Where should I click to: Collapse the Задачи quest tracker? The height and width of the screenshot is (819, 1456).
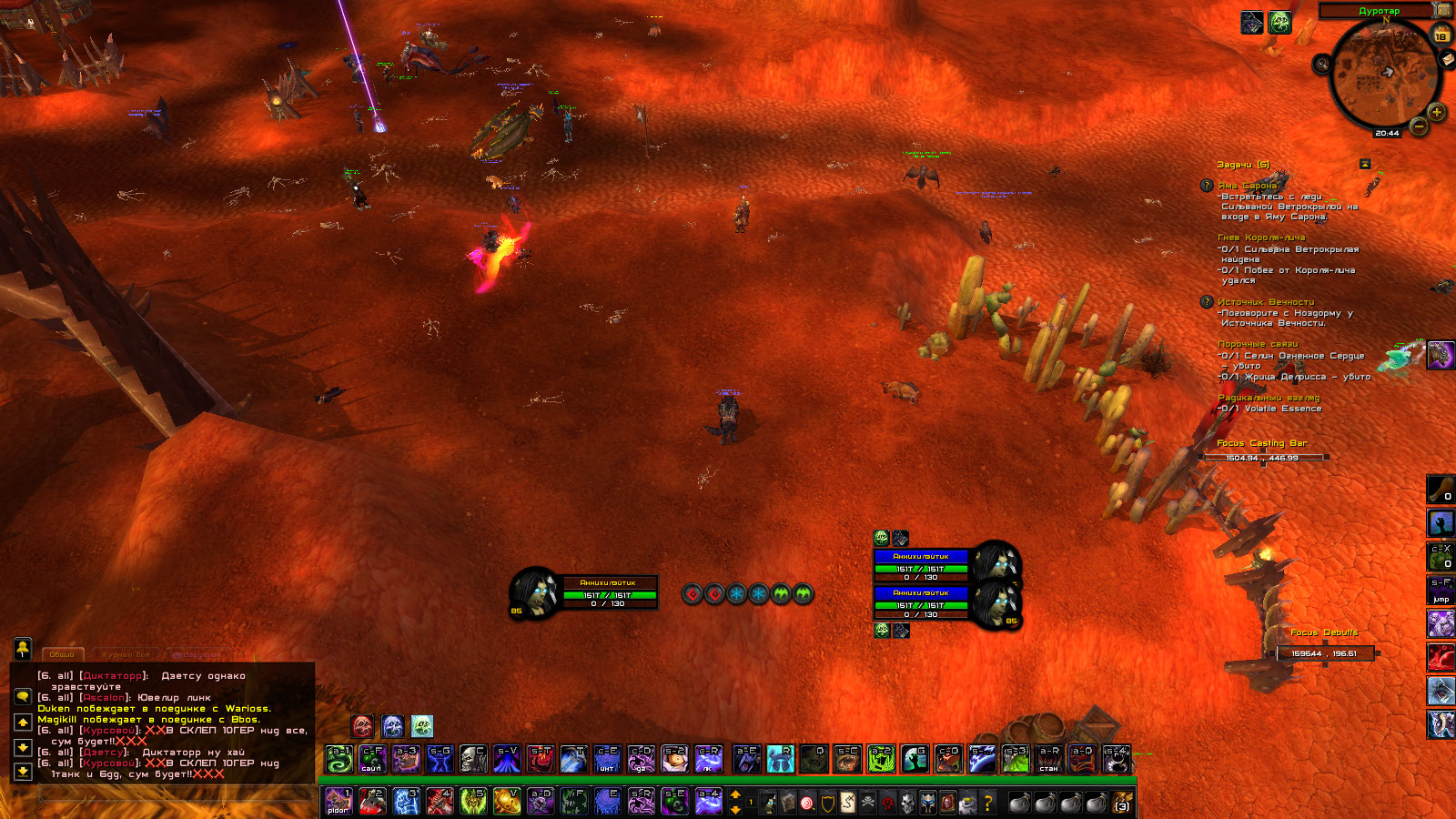(1365, 165)
